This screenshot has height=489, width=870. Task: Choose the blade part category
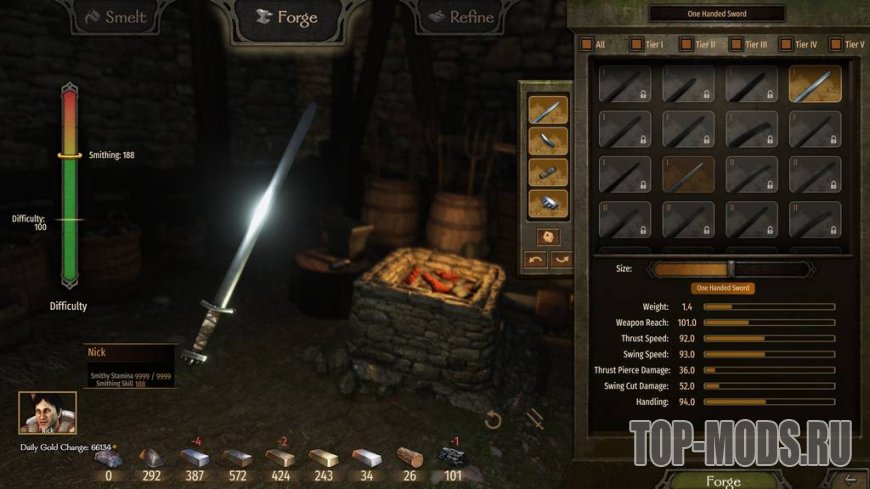point(548,109)
